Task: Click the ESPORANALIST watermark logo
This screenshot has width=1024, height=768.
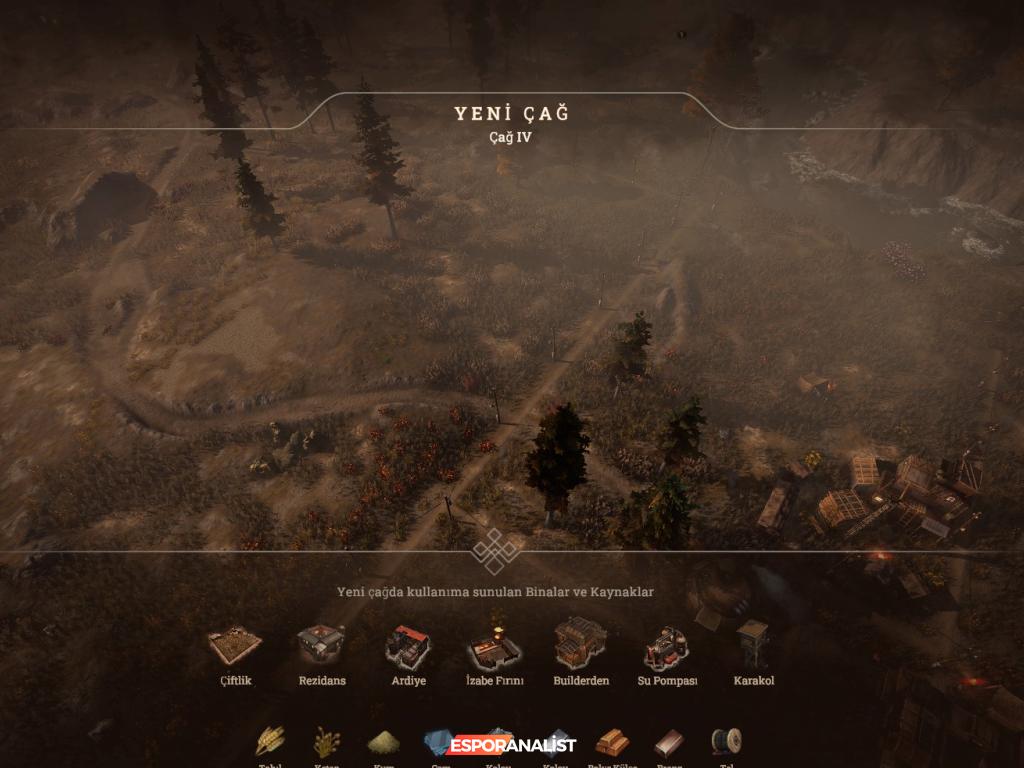Action: tap(512, 745)
